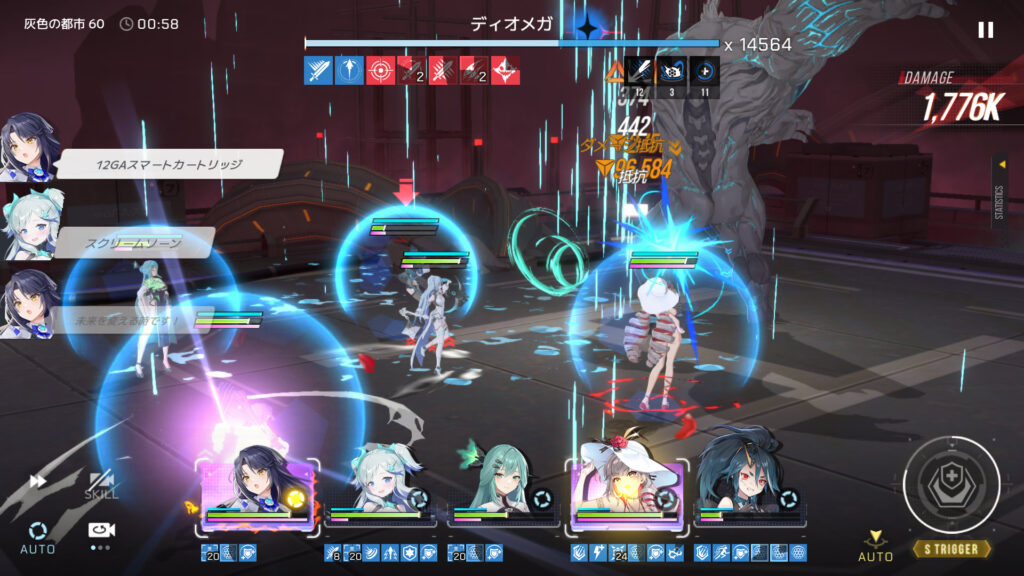Toggle the SKILL cutscene animation
1024x576 pixels.
click(100, 485)
